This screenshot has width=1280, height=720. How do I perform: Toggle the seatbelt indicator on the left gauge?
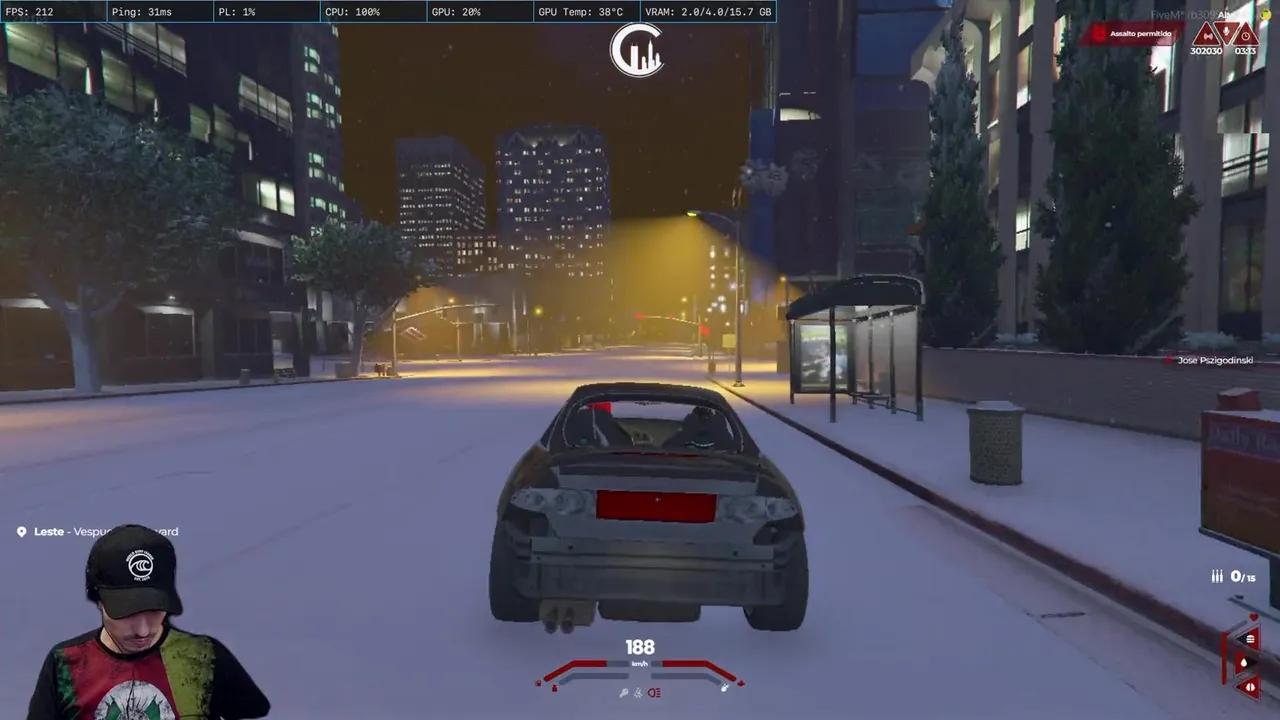[x=554, y=688]
